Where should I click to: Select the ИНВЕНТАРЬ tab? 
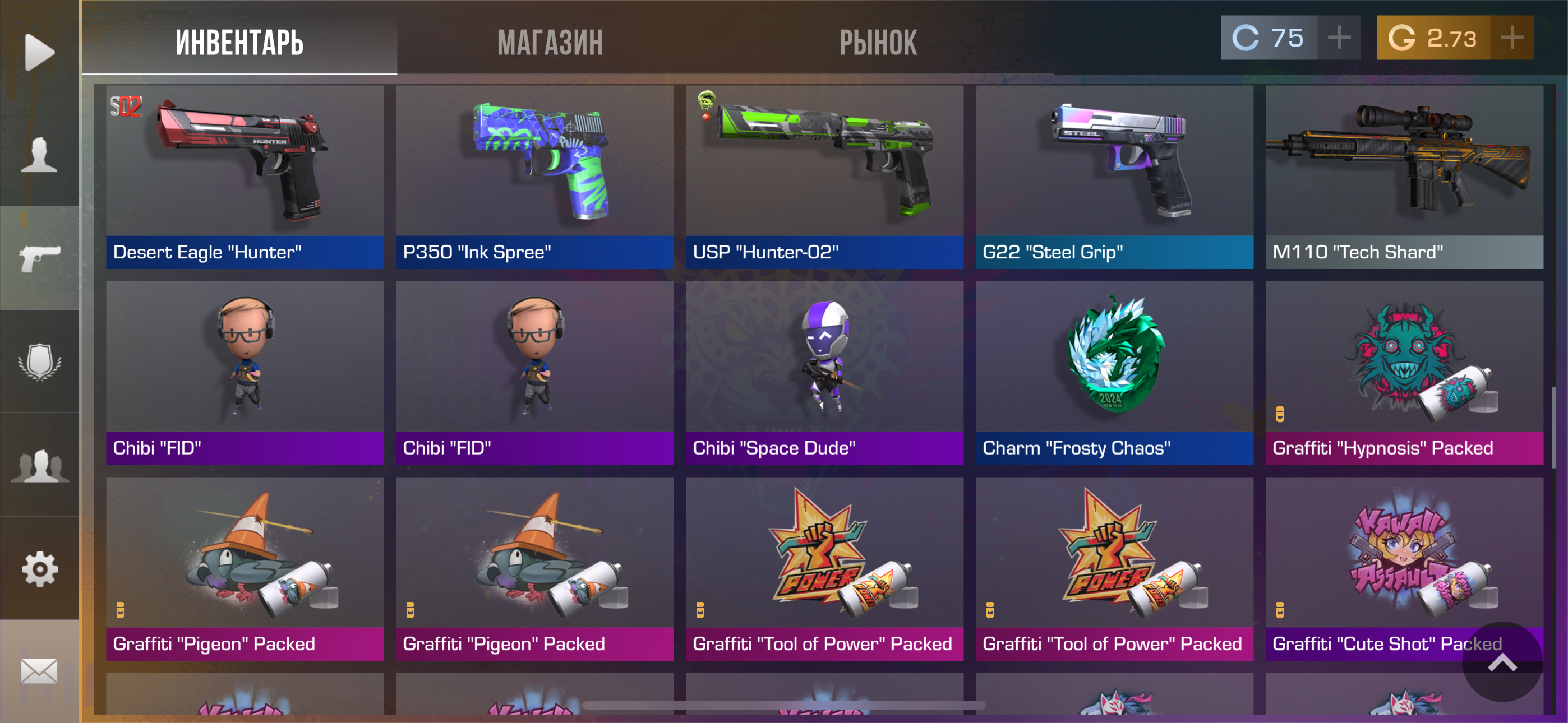point(239,43)
